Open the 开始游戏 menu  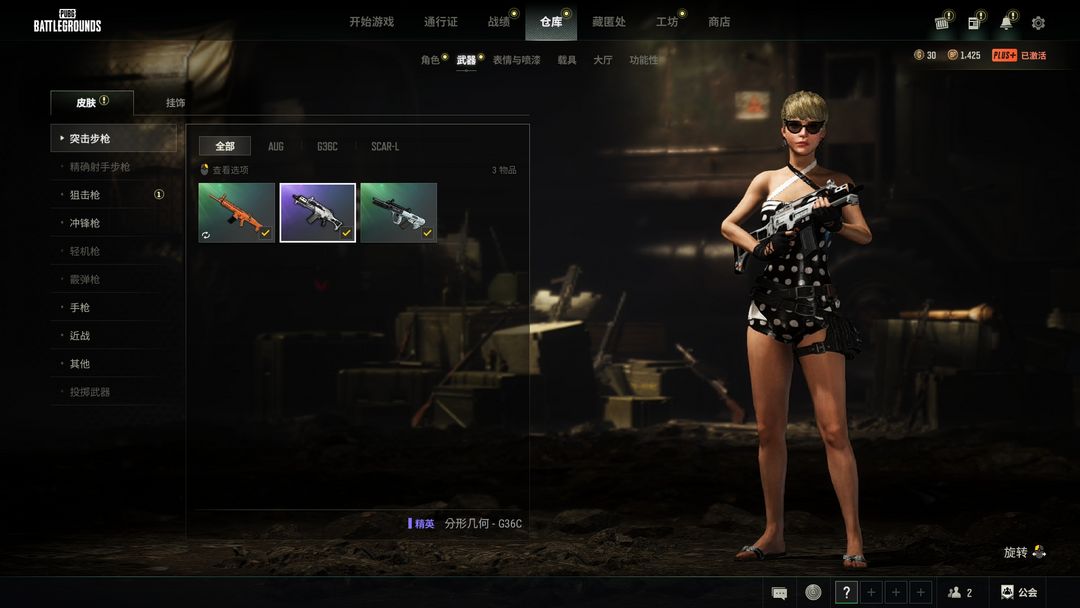pyautogui.click(x=371, y=22)
